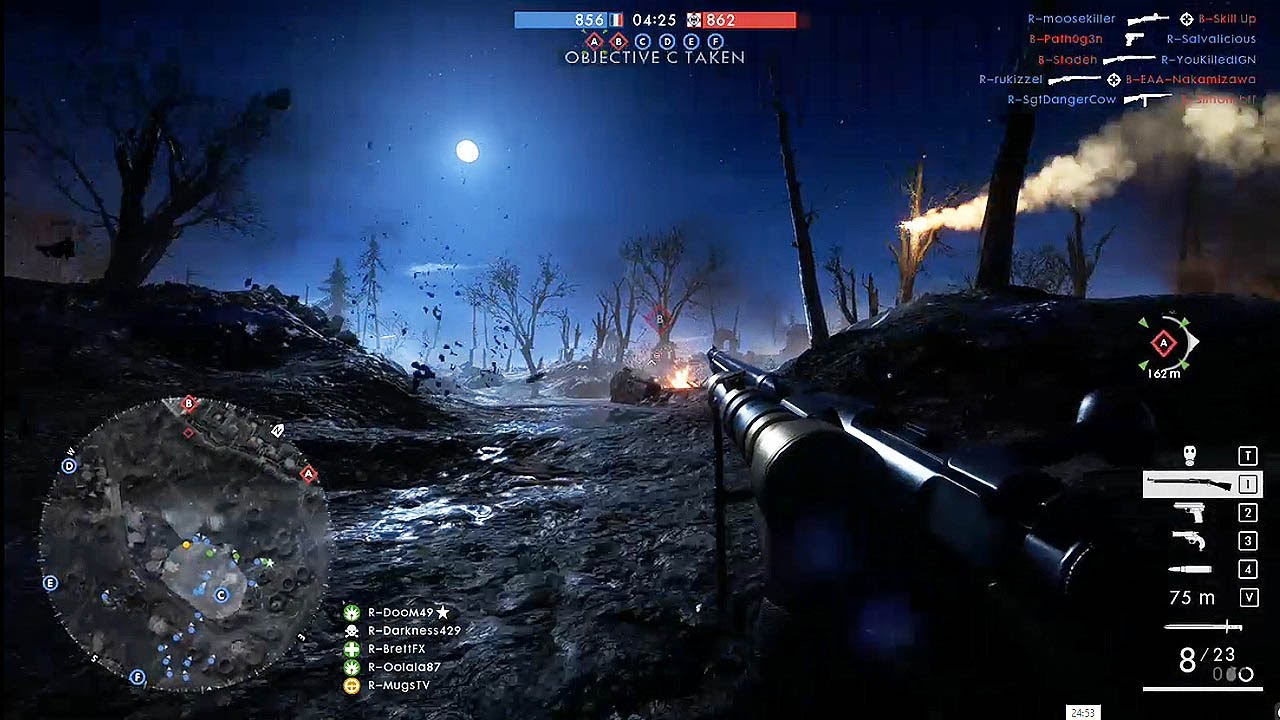Select the bayonet melee weapon icon
Image resolution: width=1280 pixels, height=720 pixels.
point(1202,624)
